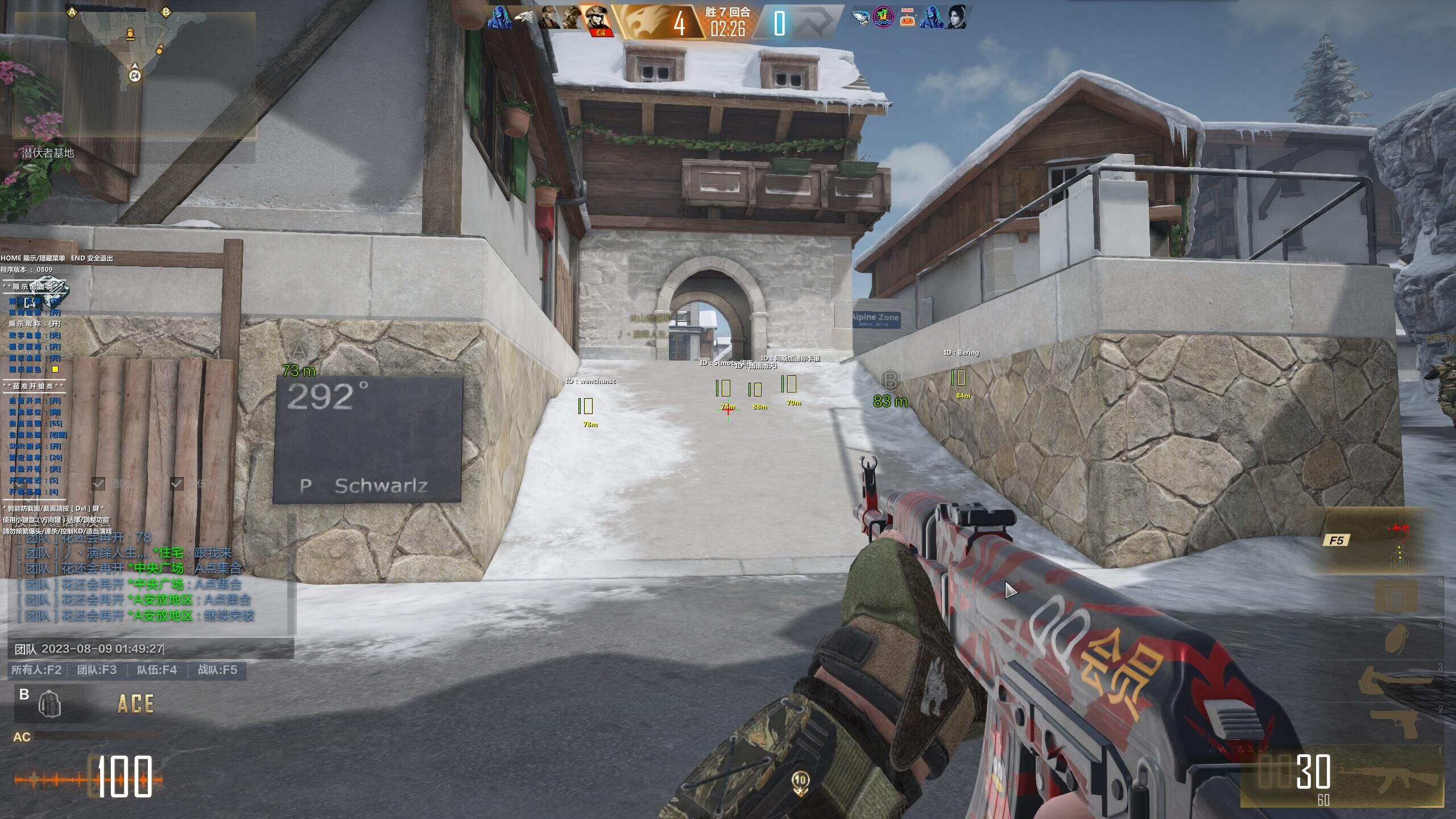Open the minimap in the corner
1456x819 pixels.
pos(134,74)
